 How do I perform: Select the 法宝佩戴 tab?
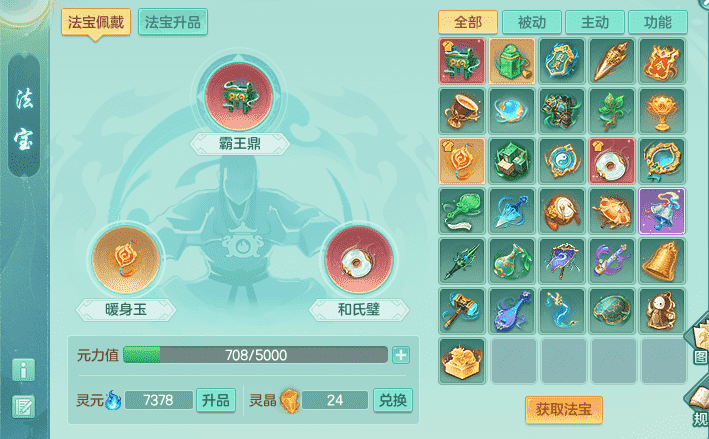pos(96,22)
